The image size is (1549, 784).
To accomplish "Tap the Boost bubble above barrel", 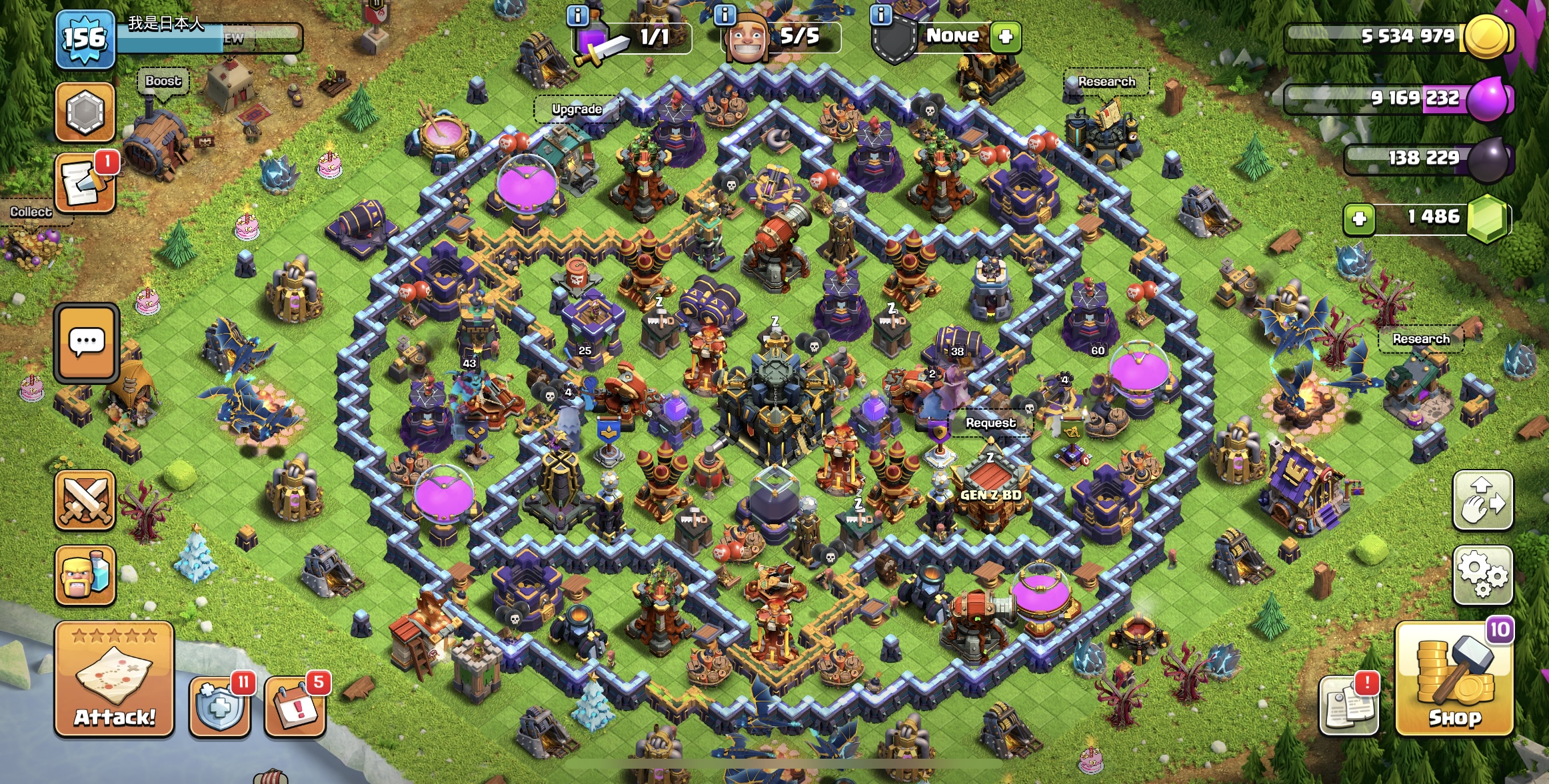I will pyautogui.click(x=163, y=81).
